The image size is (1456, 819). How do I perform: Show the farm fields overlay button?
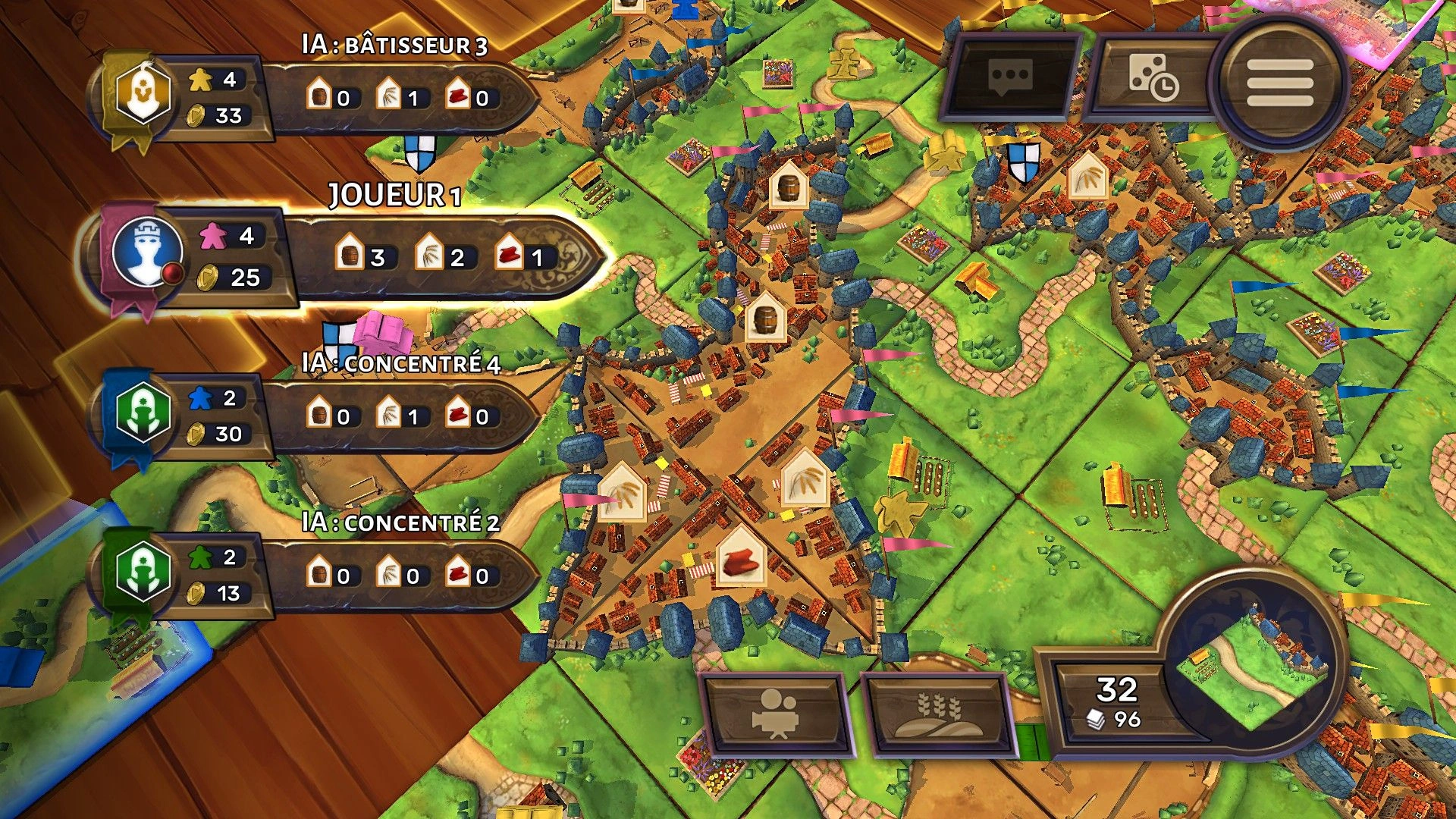(x=939, y=714)
